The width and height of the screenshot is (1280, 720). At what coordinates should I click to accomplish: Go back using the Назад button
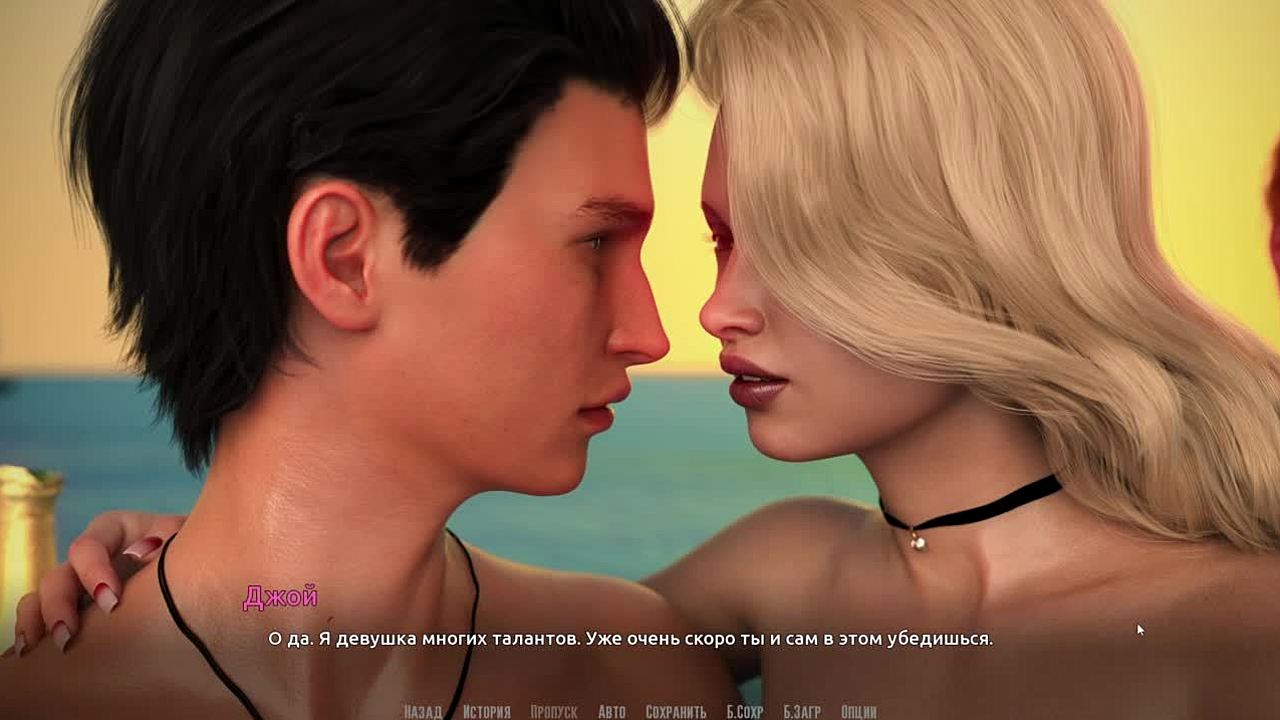[x=422, y=712]
